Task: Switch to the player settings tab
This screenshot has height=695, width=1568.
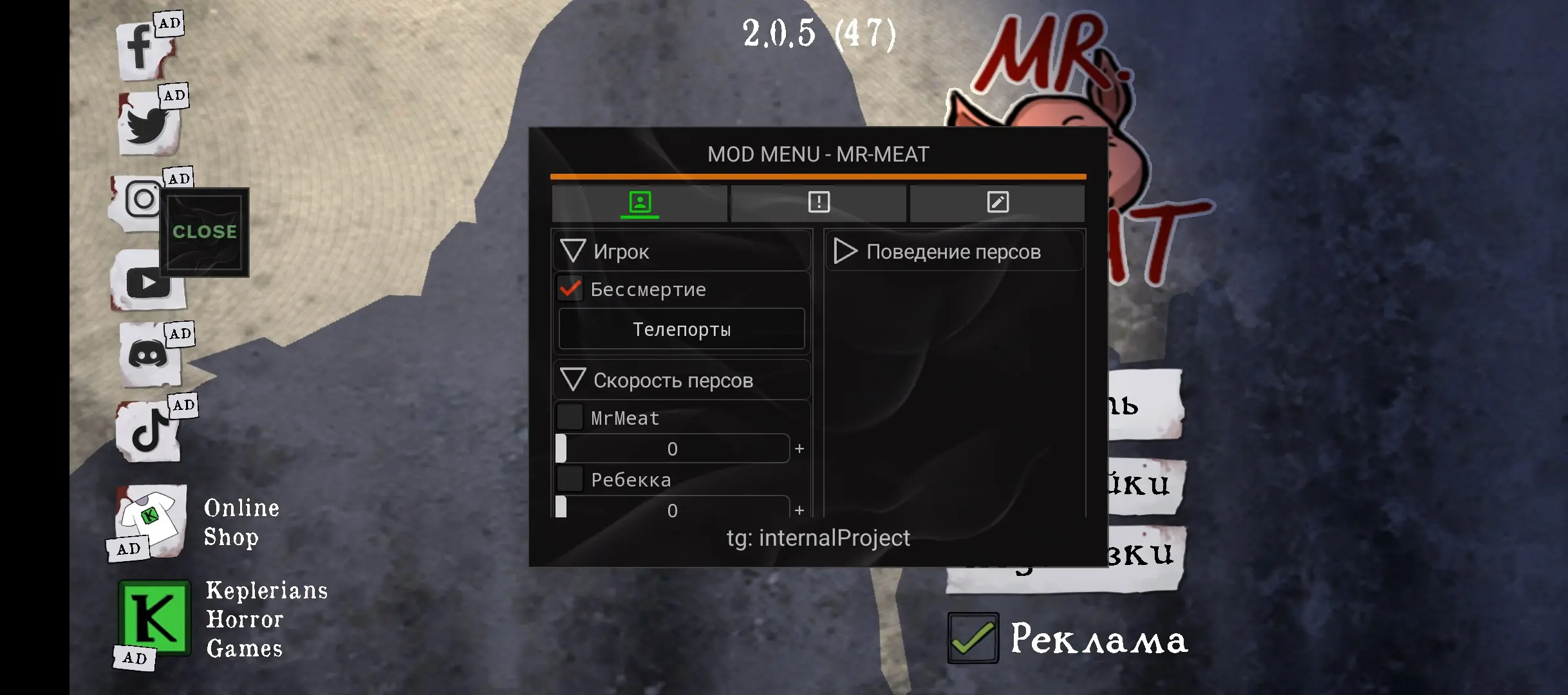Action: pos(640,203)
